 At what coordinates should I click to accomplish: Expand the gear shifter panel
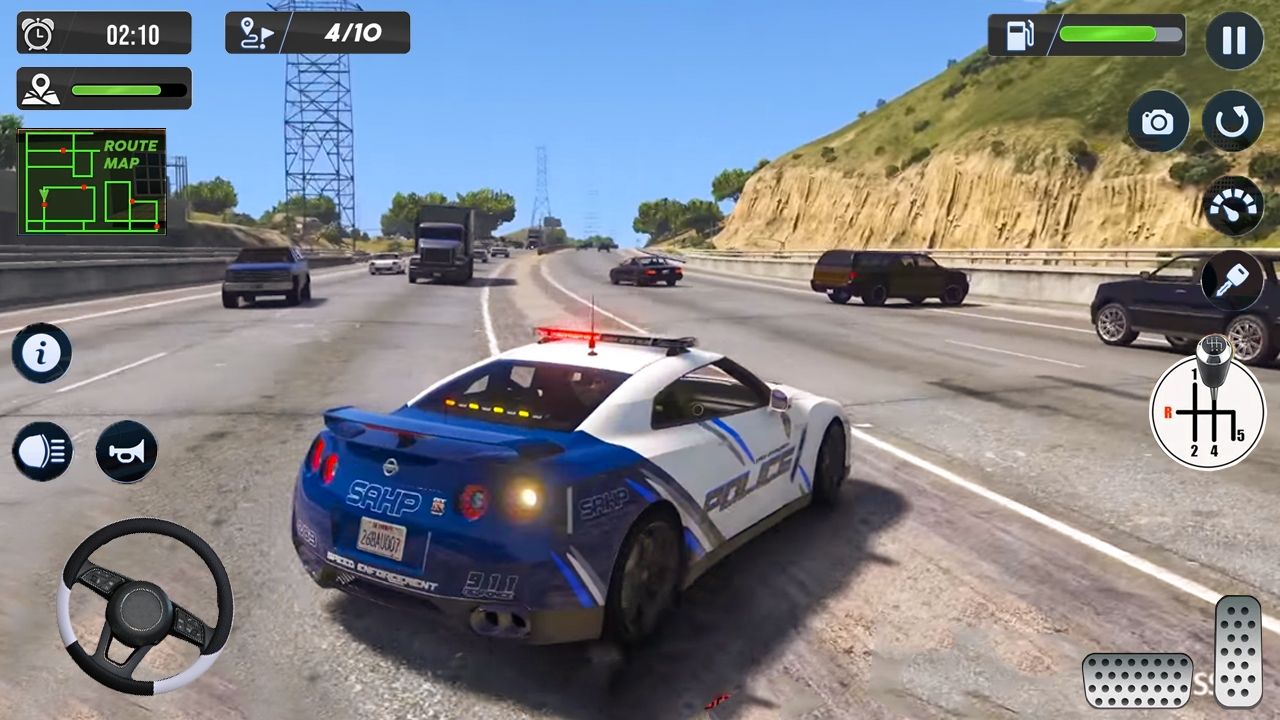coord(1208,411)
